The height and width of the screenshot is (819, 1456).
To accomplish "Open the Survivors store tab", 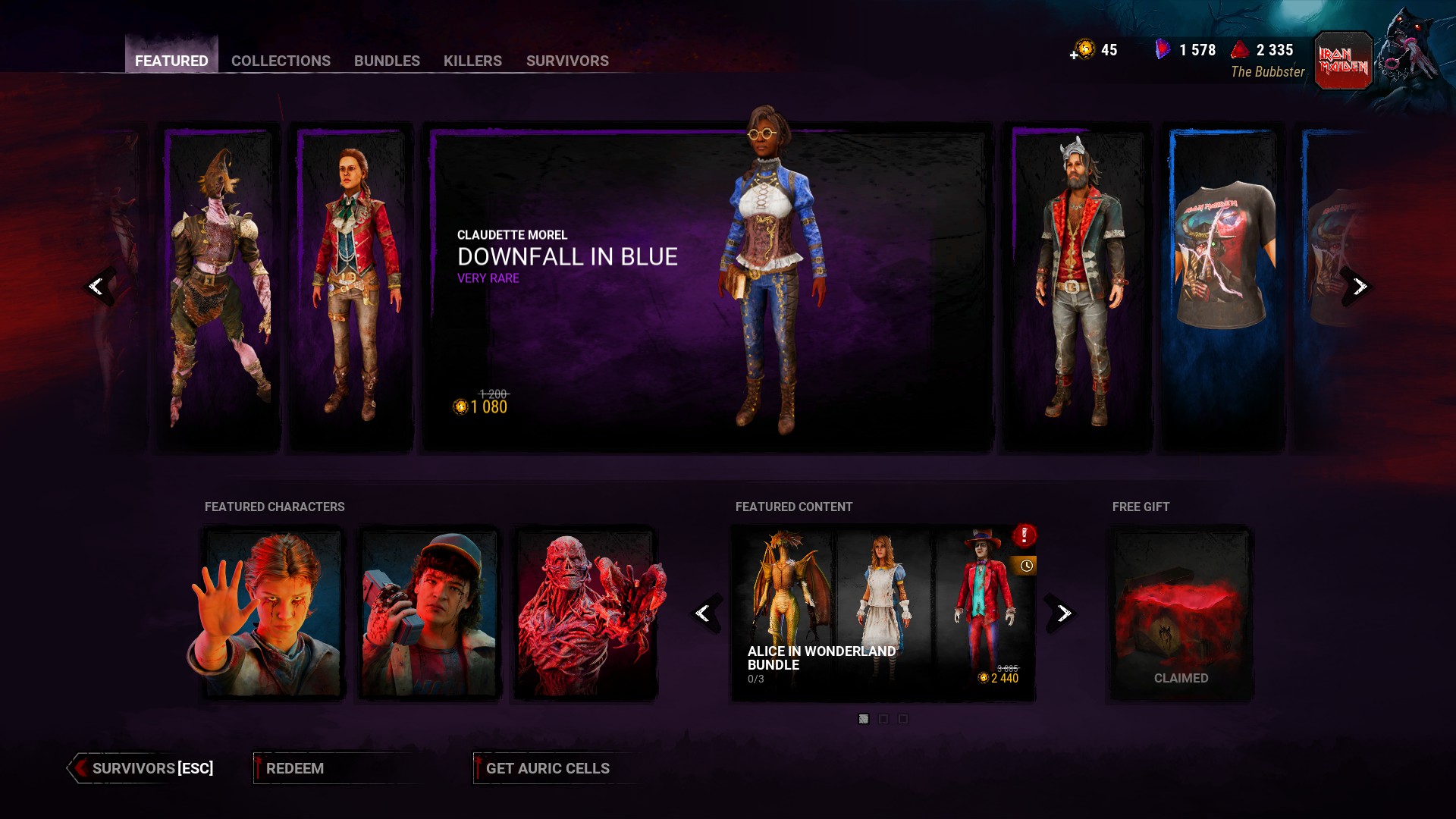I will pos(567,61).
